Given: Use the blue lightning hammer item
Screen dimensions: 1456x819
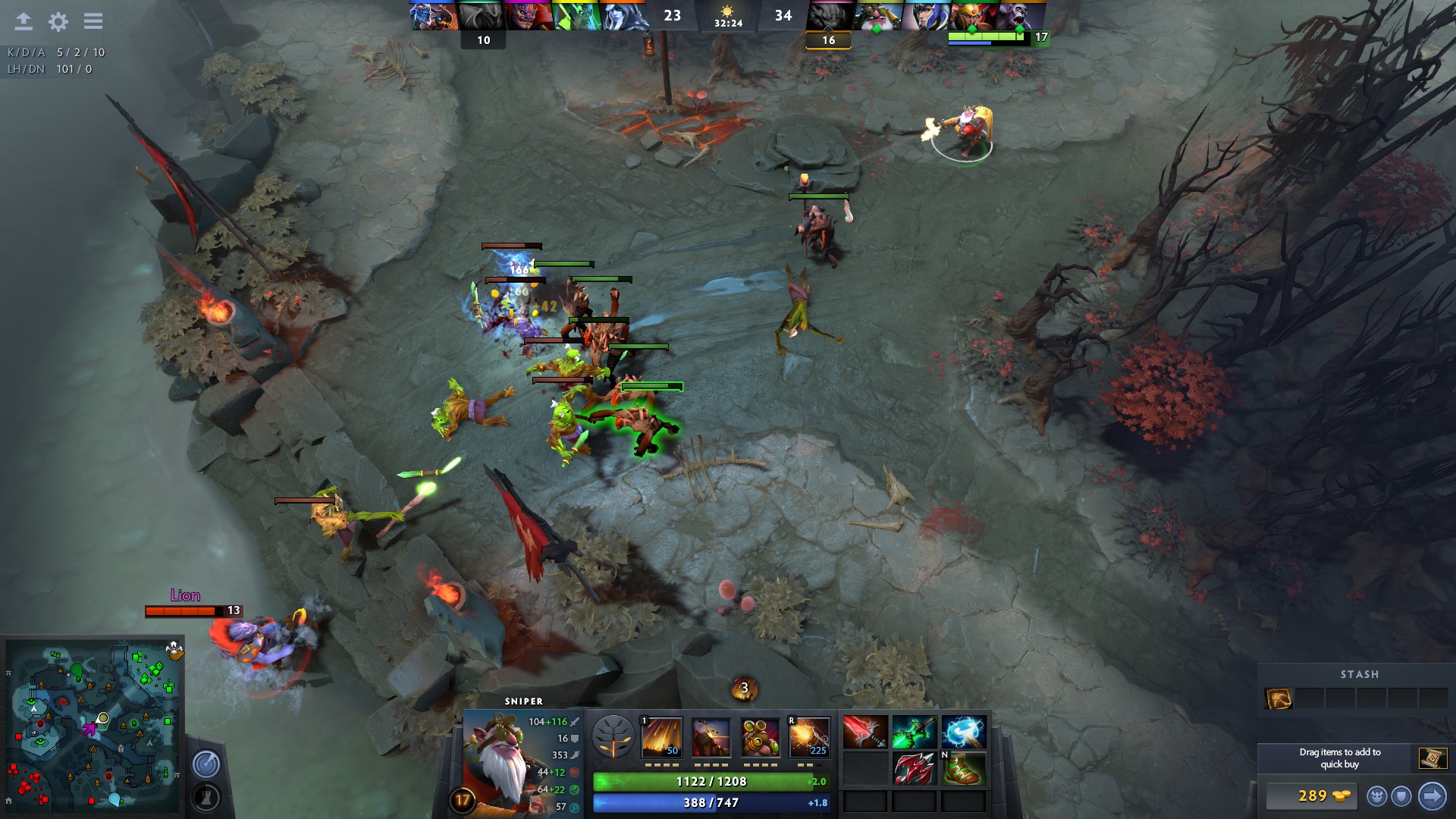Looking at the screenshot, I should (964, 733).
